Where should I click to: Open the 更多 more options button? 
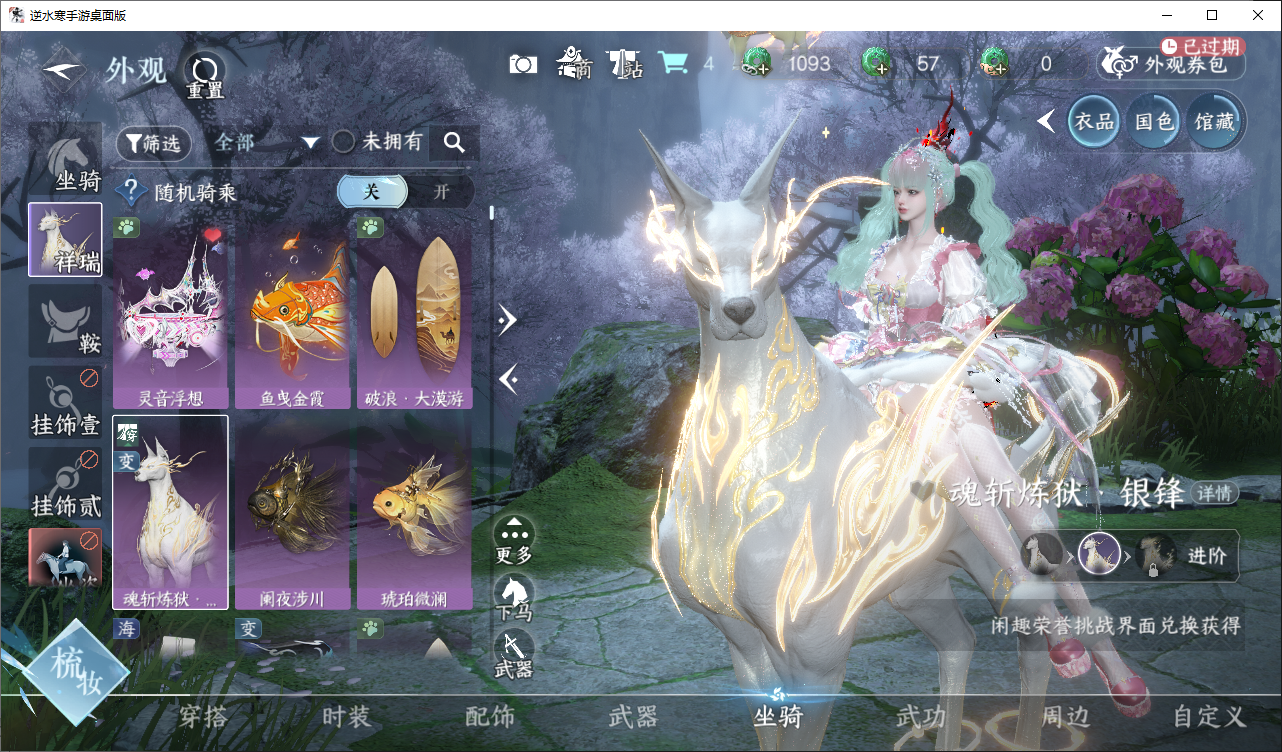point(514,538)
